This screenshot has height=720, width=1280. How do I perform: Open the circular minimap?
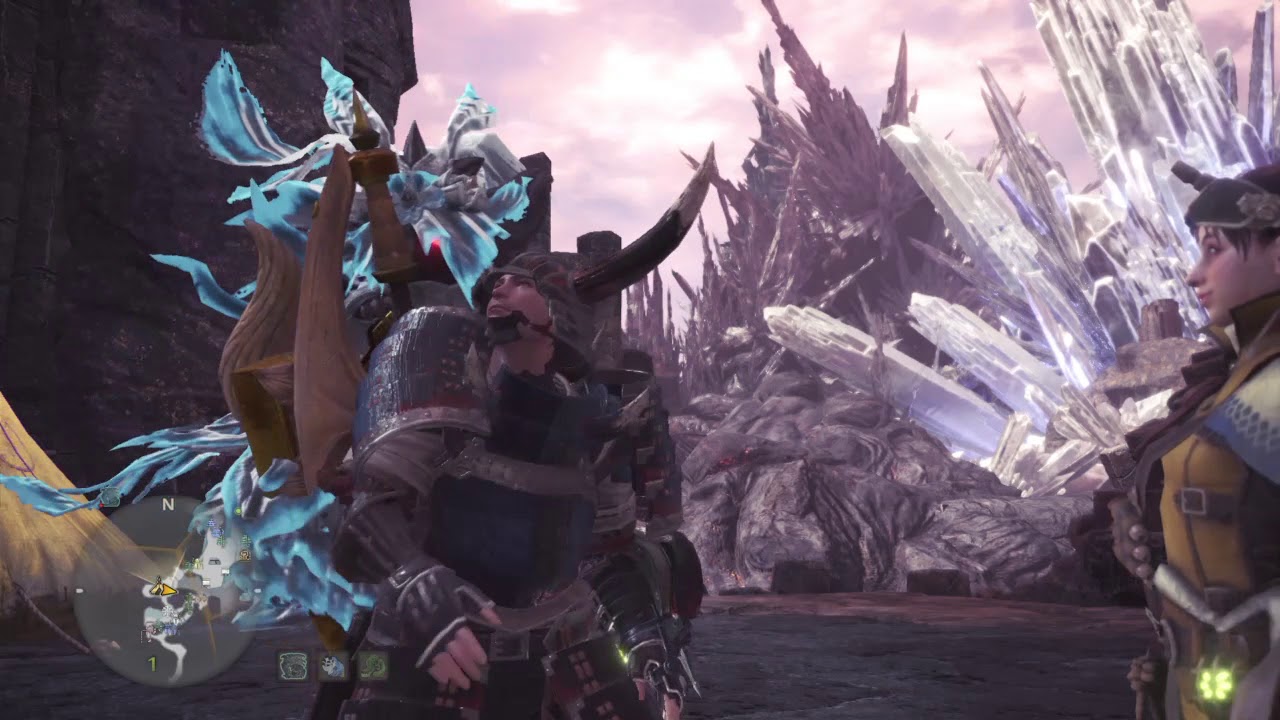coord(166,592)
